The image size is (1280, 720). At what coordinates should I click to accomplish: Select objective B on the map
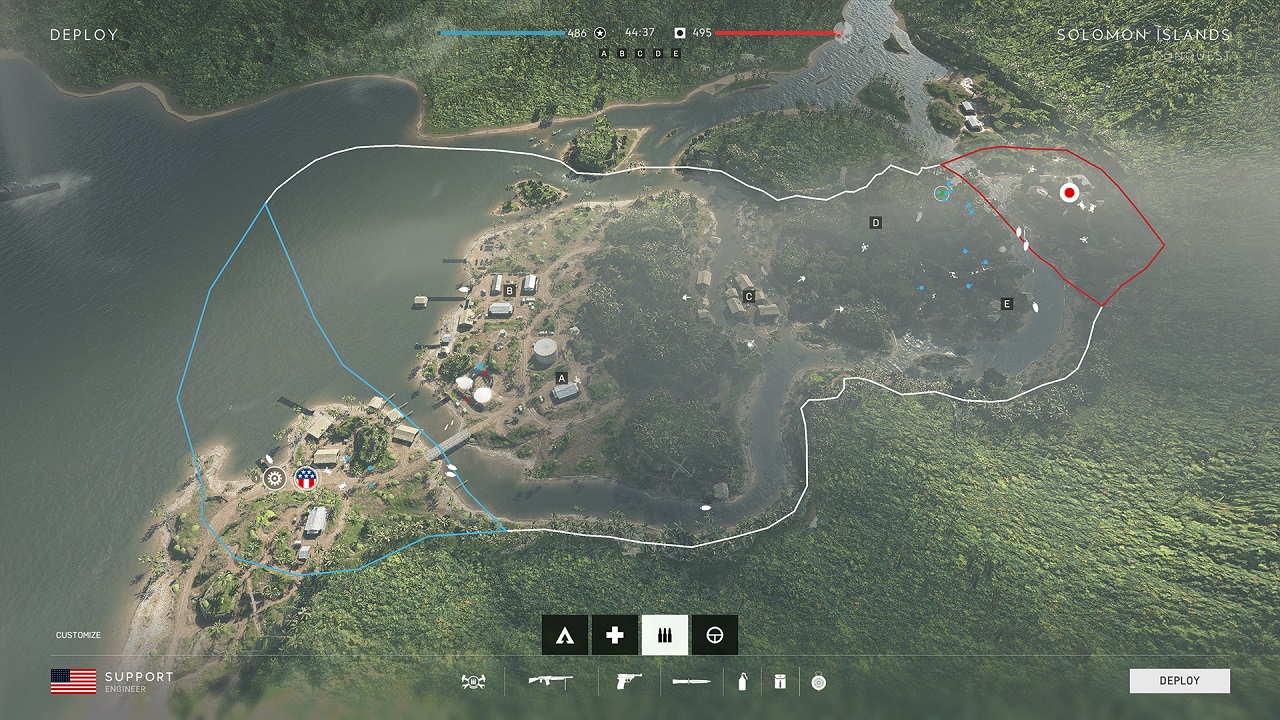pyautogui.click(x=510, y=291)
